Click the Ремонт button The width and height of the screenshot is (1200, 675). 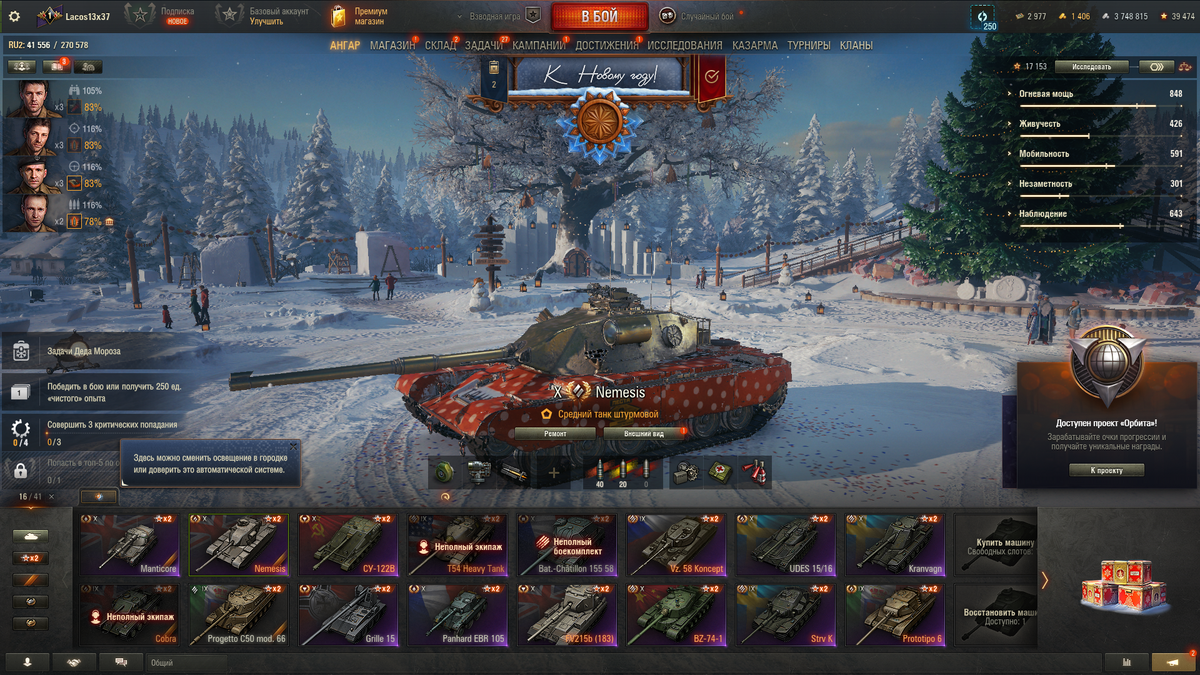click(x=555, y=434)
